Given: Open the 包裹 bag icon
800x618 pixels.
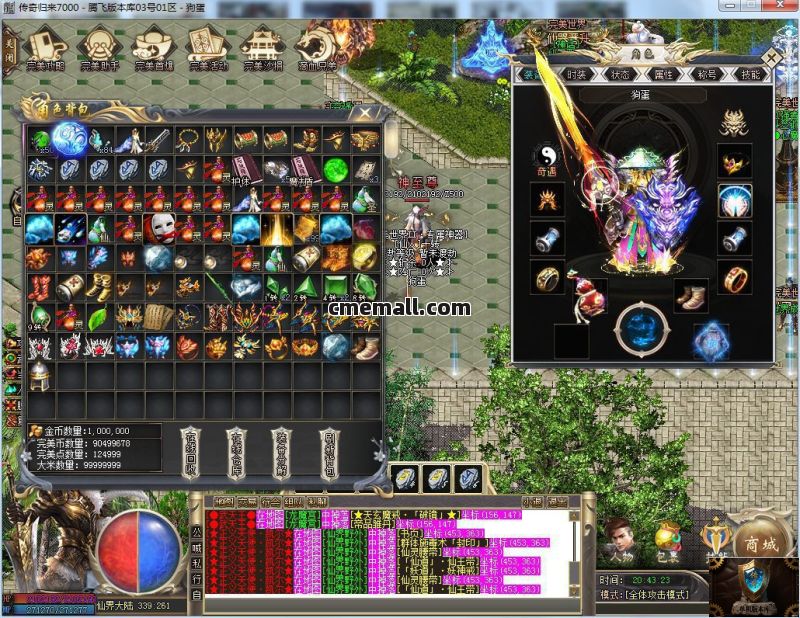Looking at the screenshot, I should pos(667,541).
